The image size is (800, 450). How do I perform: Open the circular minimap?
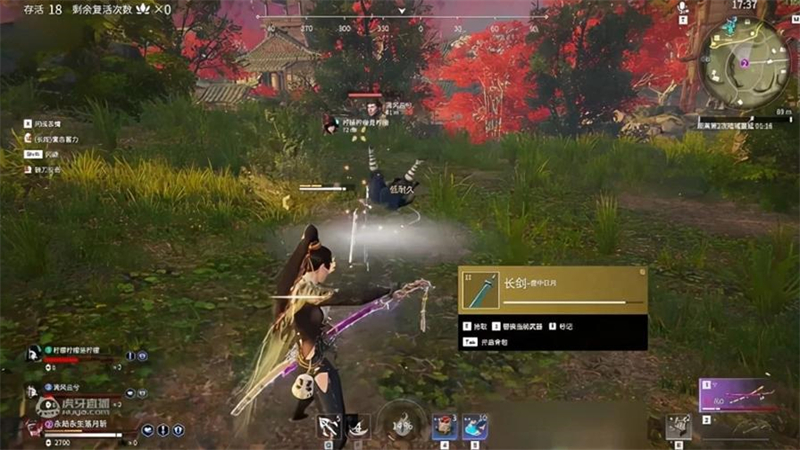(744, 65)
